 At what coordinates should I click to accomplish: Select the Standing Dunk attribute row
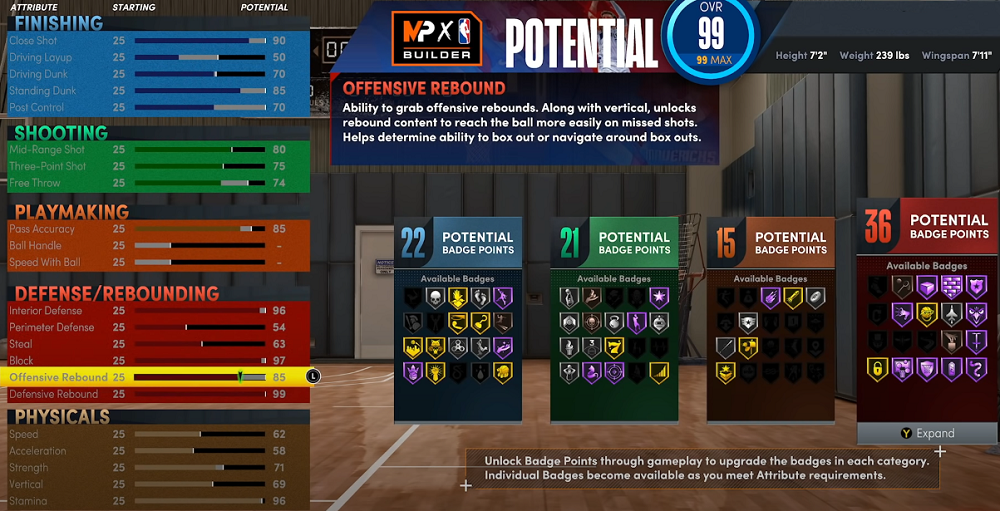coord(150,91)
